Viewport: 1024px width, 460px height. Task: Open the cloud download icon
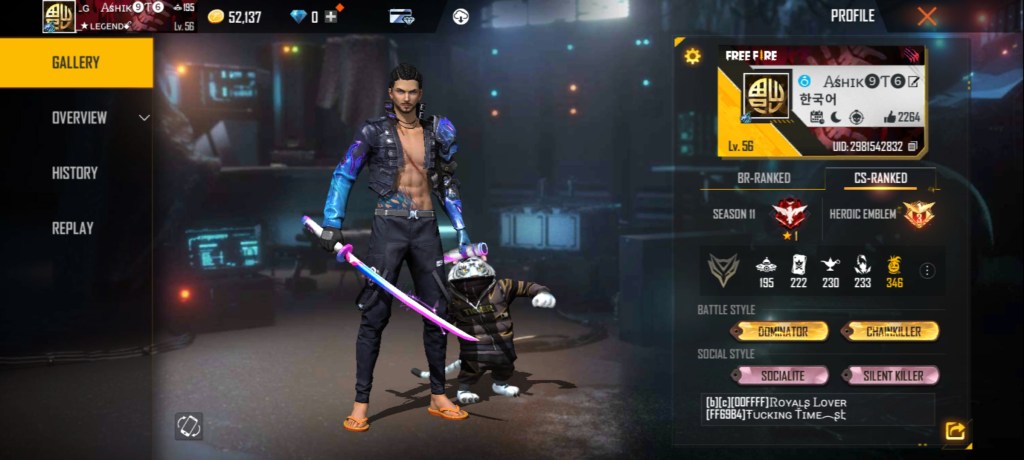click(x=461, y=16)
